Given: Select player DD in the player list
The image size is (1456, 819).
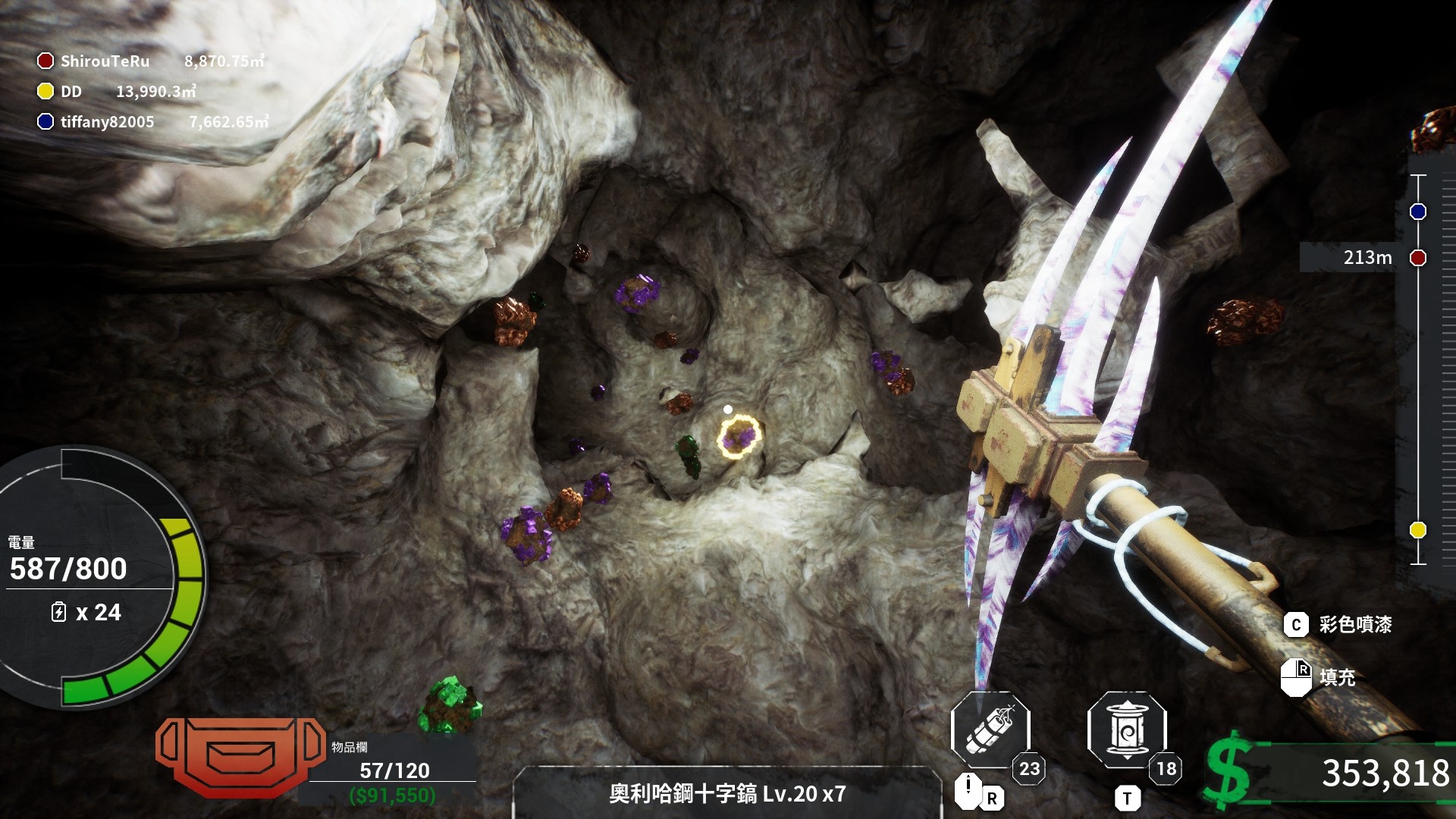Looking at the screenshot, I should click(x=71, y=92).
